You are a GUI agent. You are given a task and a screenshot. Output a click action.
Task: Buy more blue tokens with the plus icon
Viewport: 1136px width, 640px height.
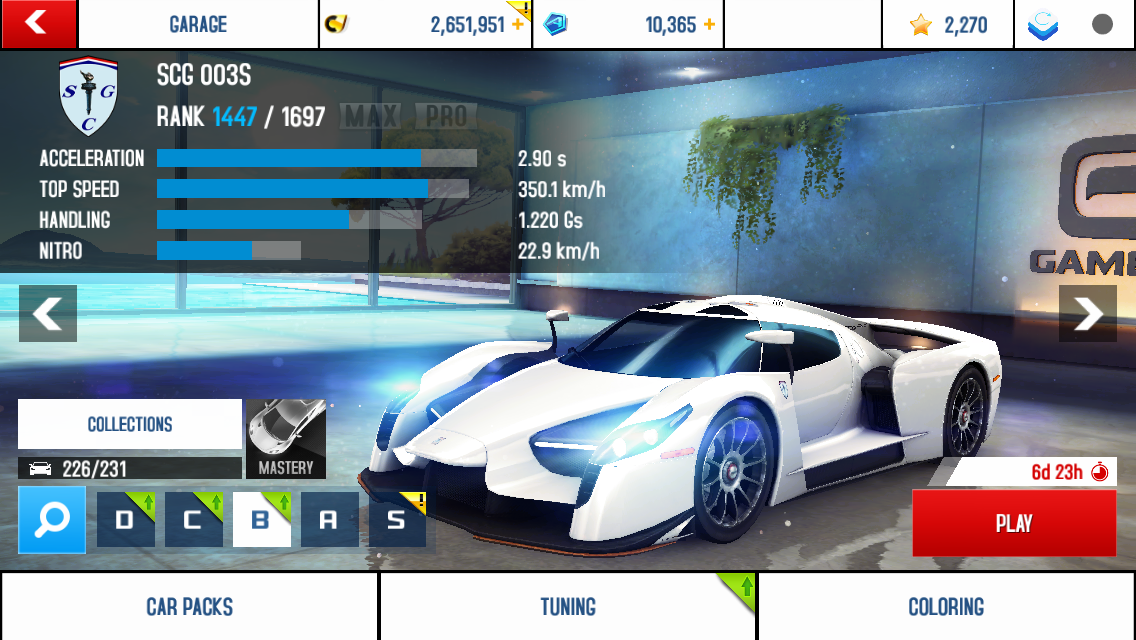tap(709, 25)
